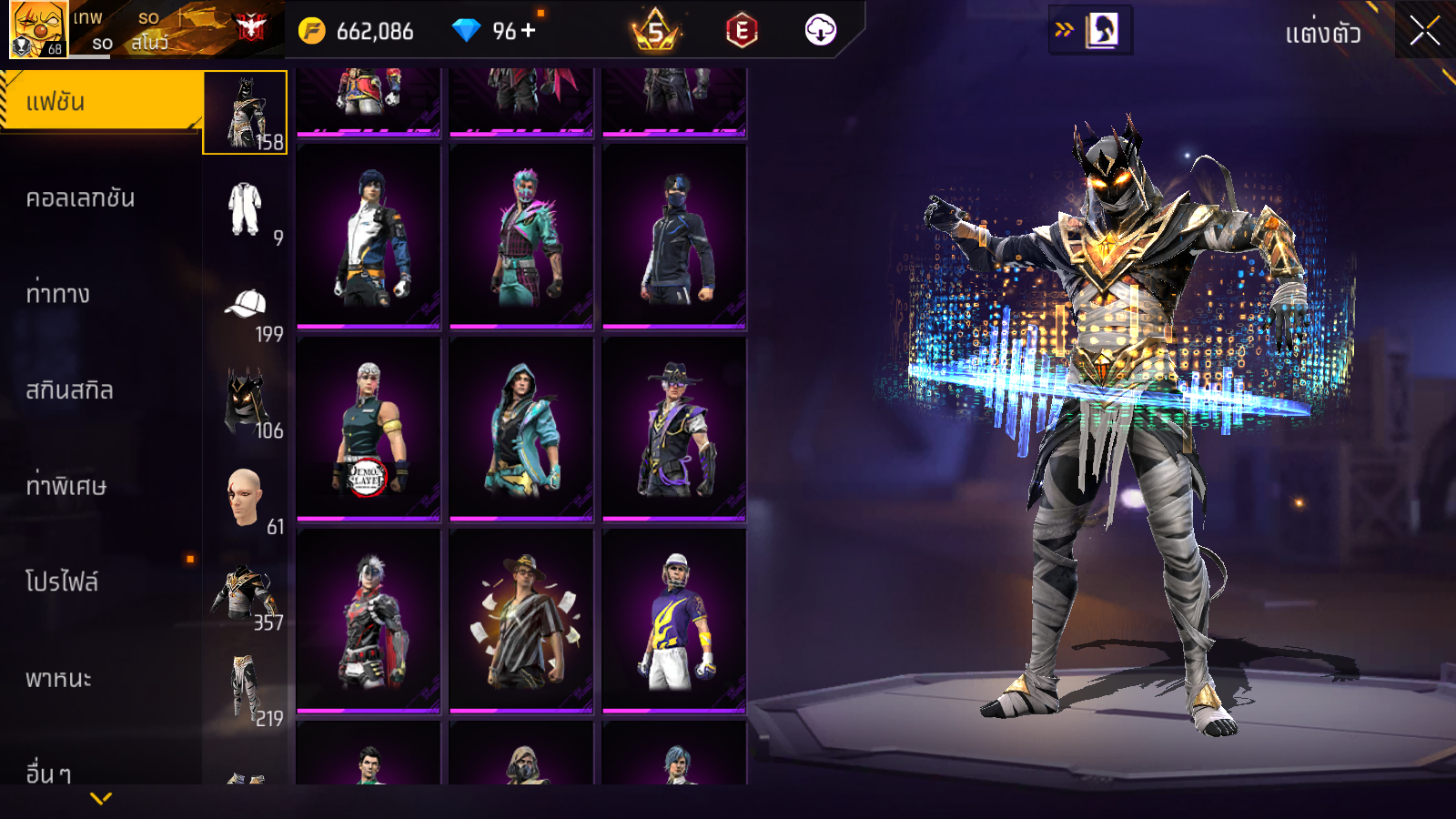Expand the character panel with double arrows
1456x819 pixels.
[1064, 30]
